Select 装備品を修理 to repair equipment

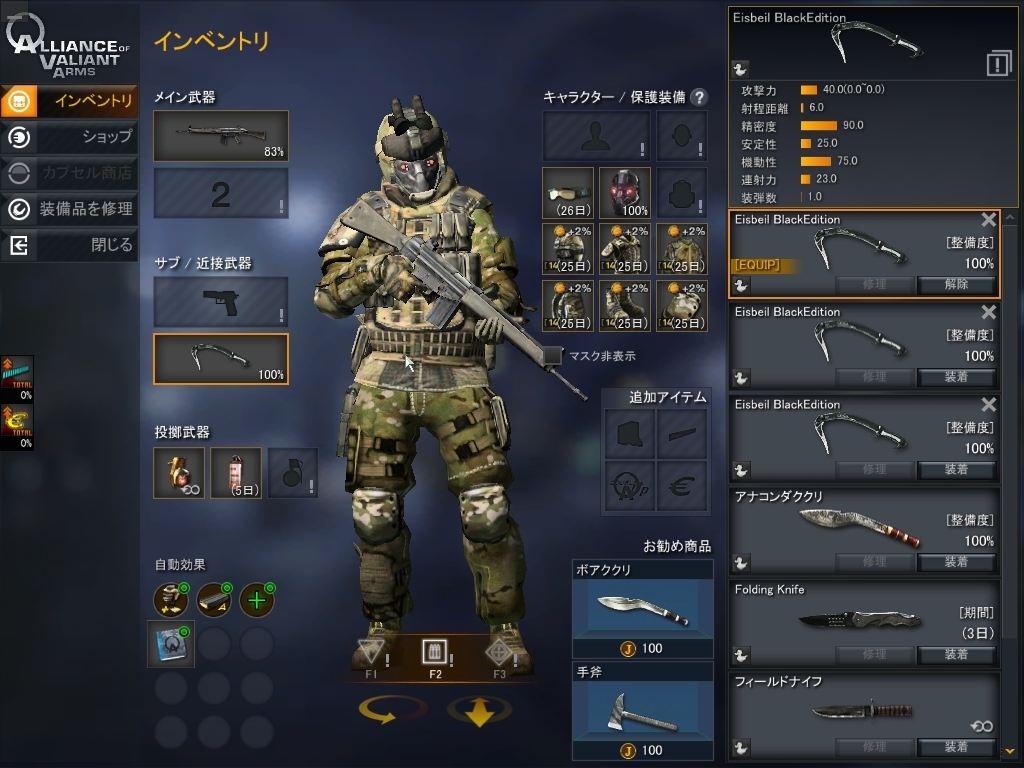(x=70, y=209)
